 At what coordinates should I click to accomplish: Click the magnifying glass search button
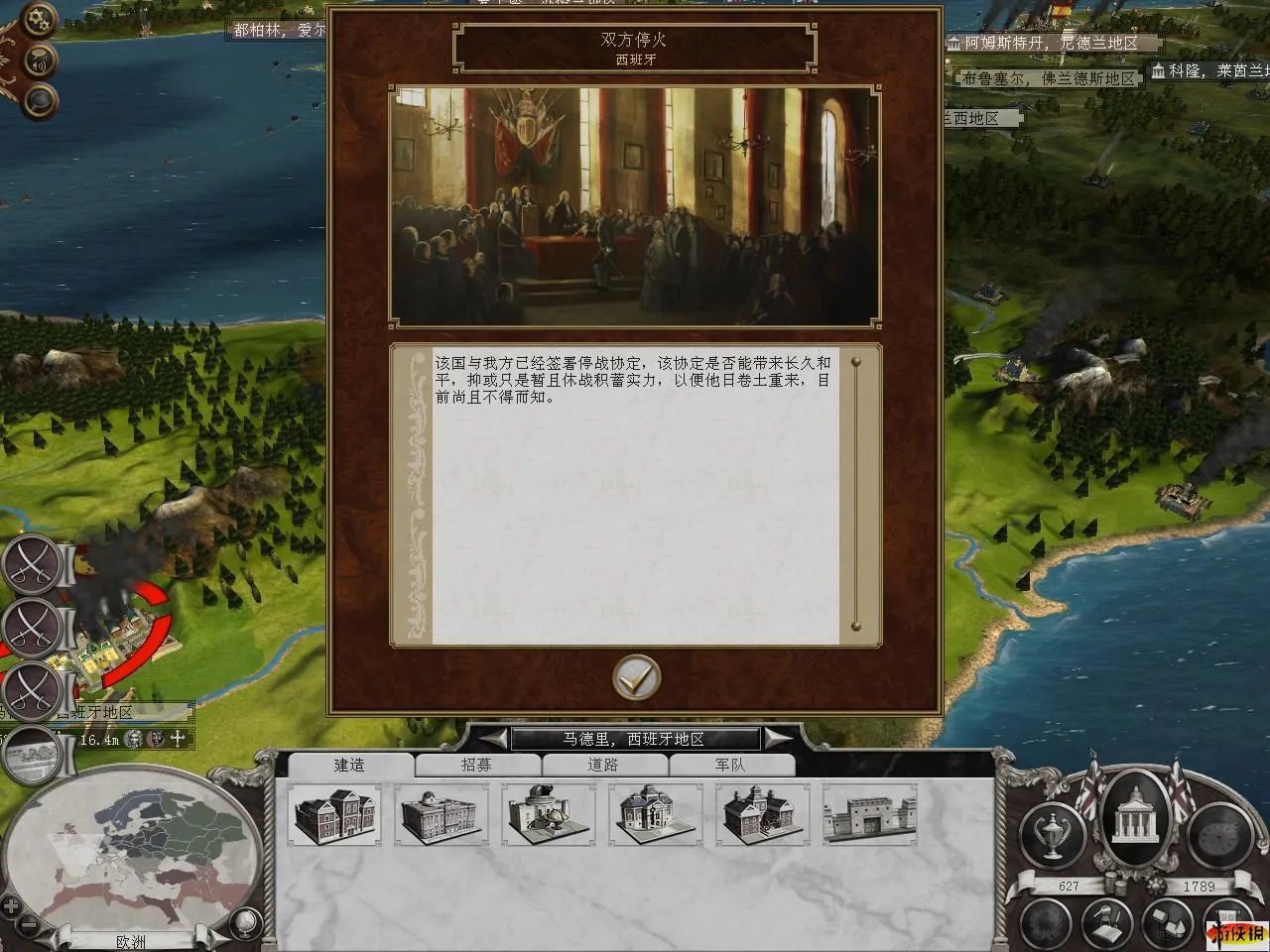click(x=40, y=100)
